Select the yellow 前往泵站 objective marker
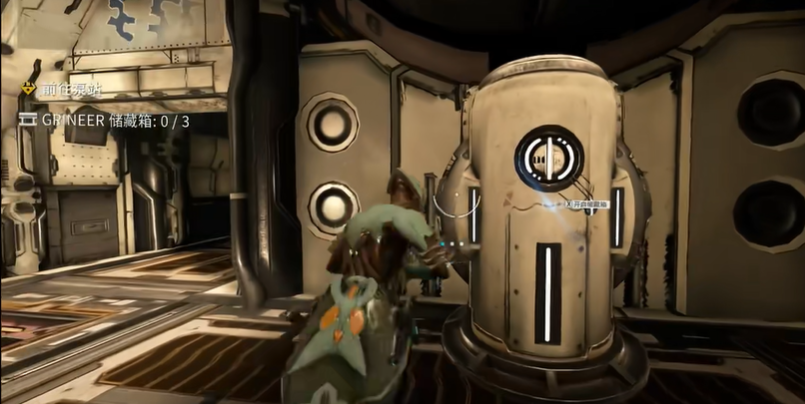Viewport: 805px width, 404px height. point(28,89)
